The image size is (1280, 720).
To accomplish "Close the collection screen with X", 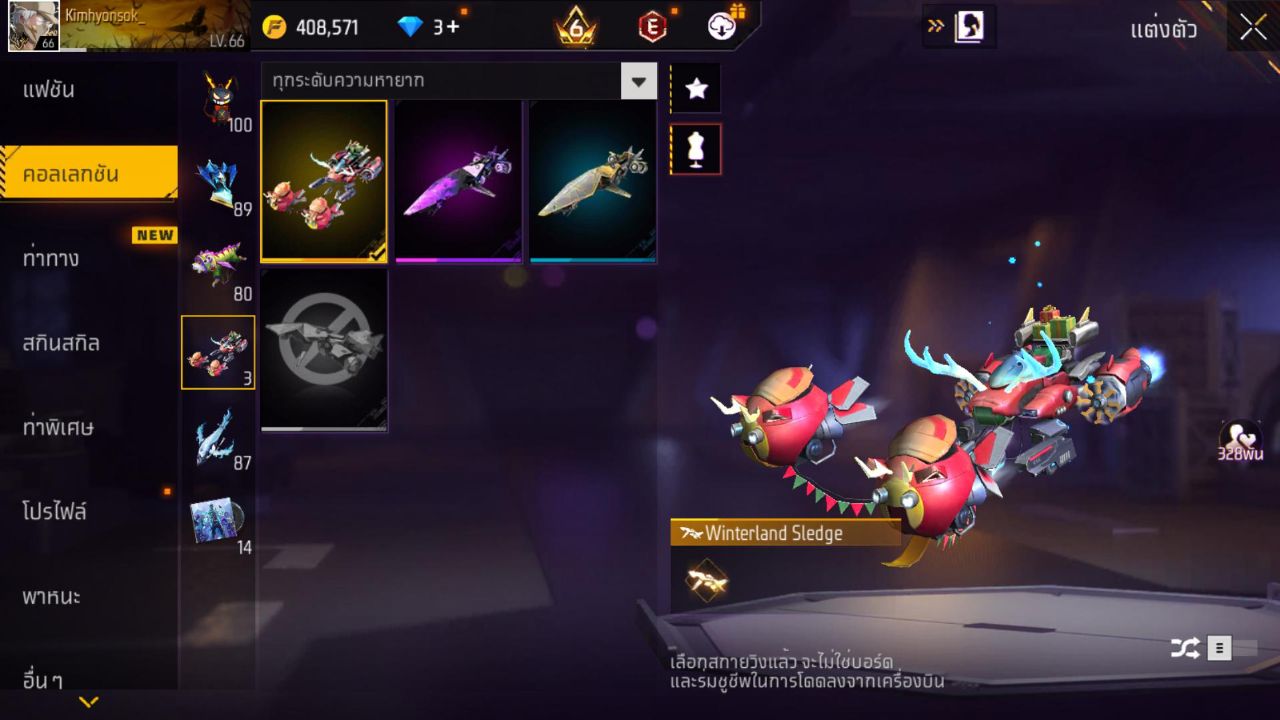I will [1253, 28].
